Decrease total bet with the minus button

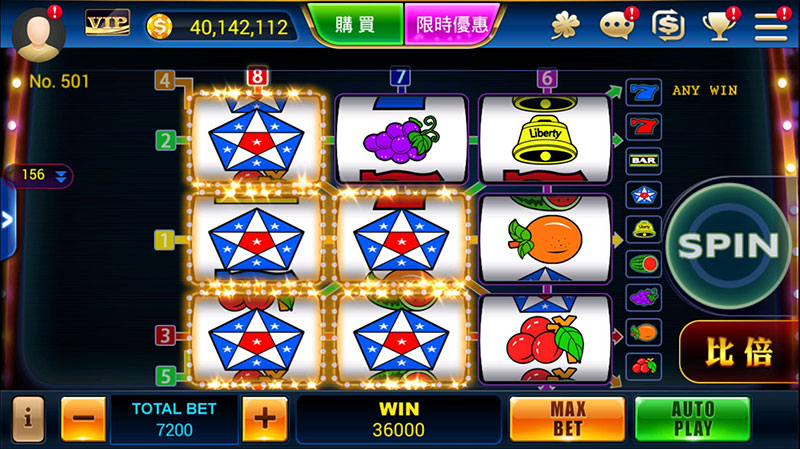coord(83,419)
